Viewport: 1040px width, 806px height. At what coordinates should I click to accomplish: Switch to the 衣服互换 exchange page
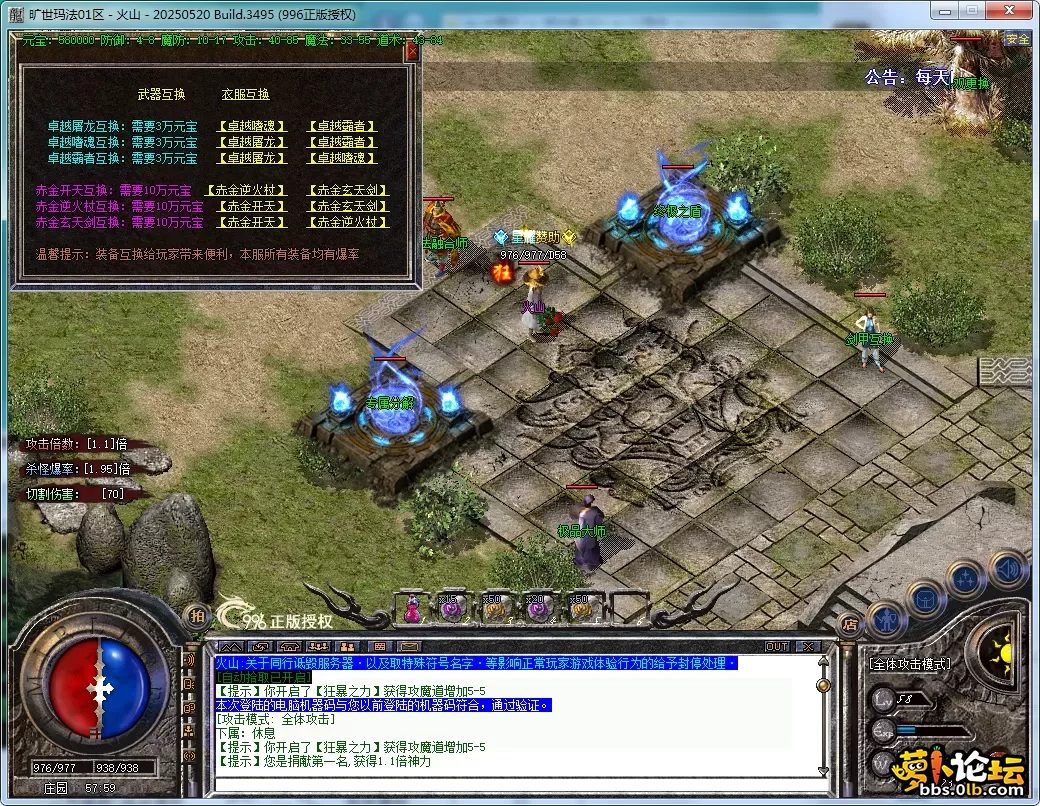coord(245,95)
